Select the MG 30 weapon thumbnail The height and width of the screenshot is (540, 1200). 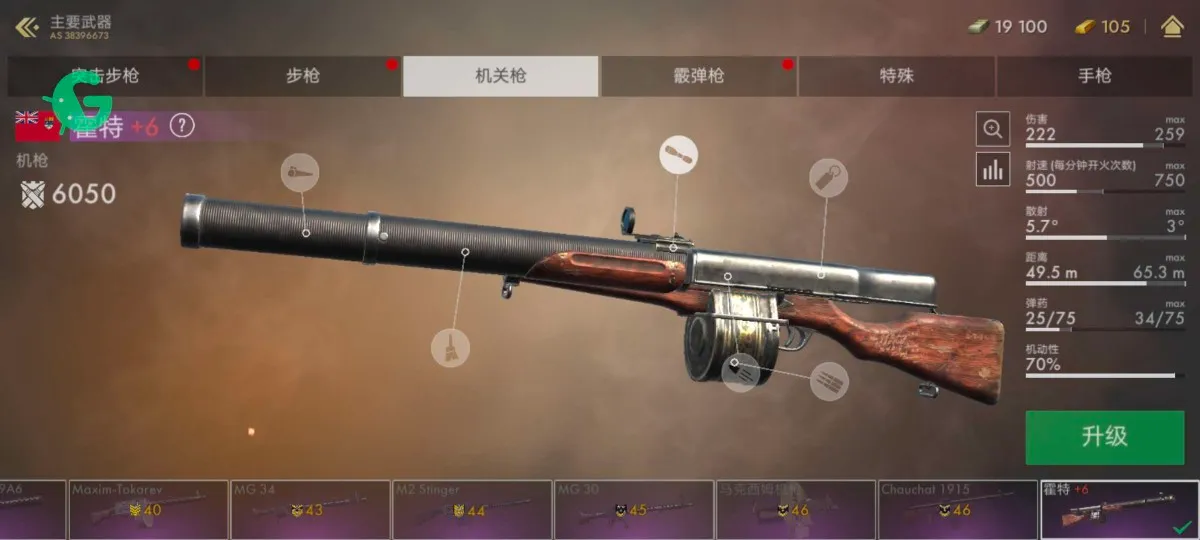click(x=635, y=509)
